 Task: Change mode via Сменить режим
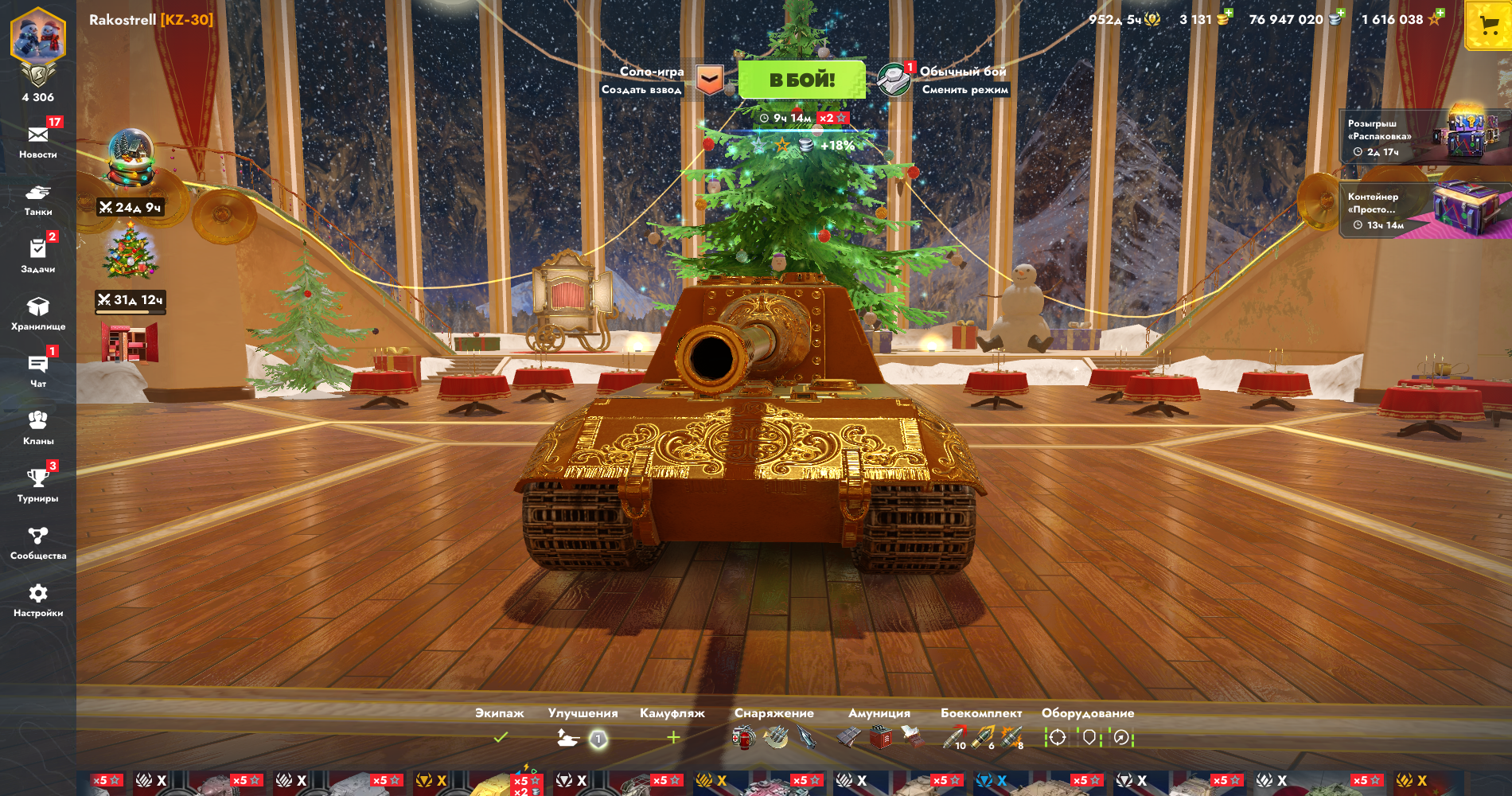point(964,90)
